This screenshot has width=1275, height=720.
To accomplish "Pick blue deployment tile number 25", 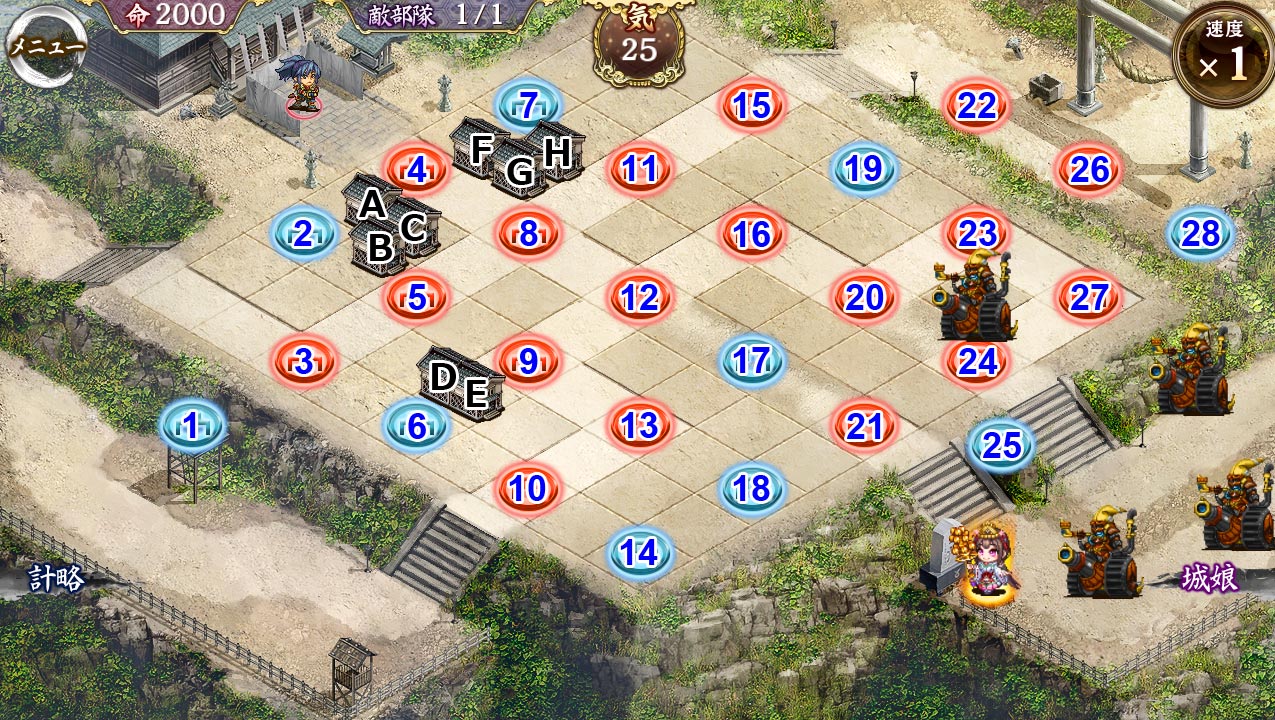I will 1001,446.
